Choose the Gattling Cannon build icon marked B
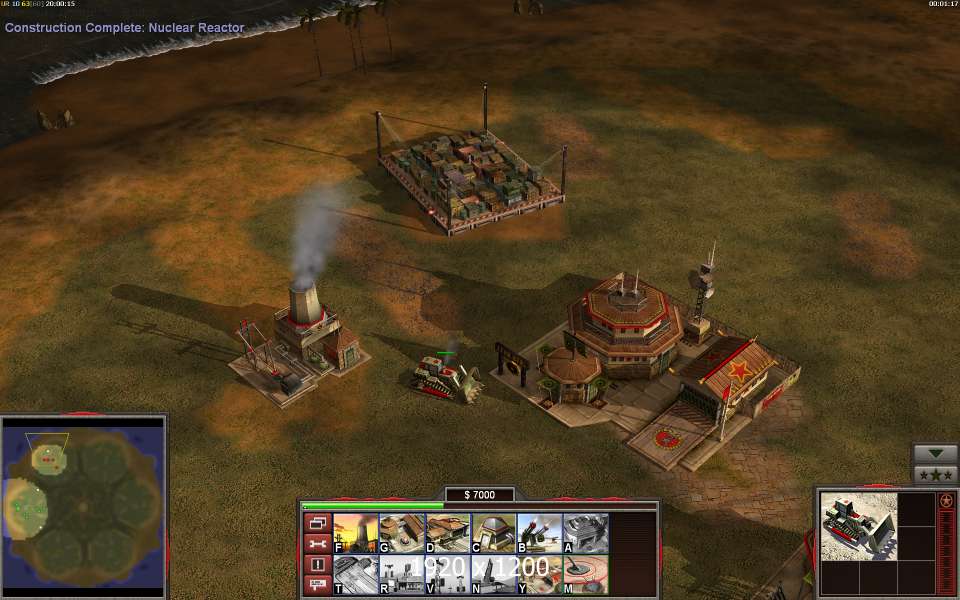This screenshot has width=960, height=600. click(x=540, y=534)
